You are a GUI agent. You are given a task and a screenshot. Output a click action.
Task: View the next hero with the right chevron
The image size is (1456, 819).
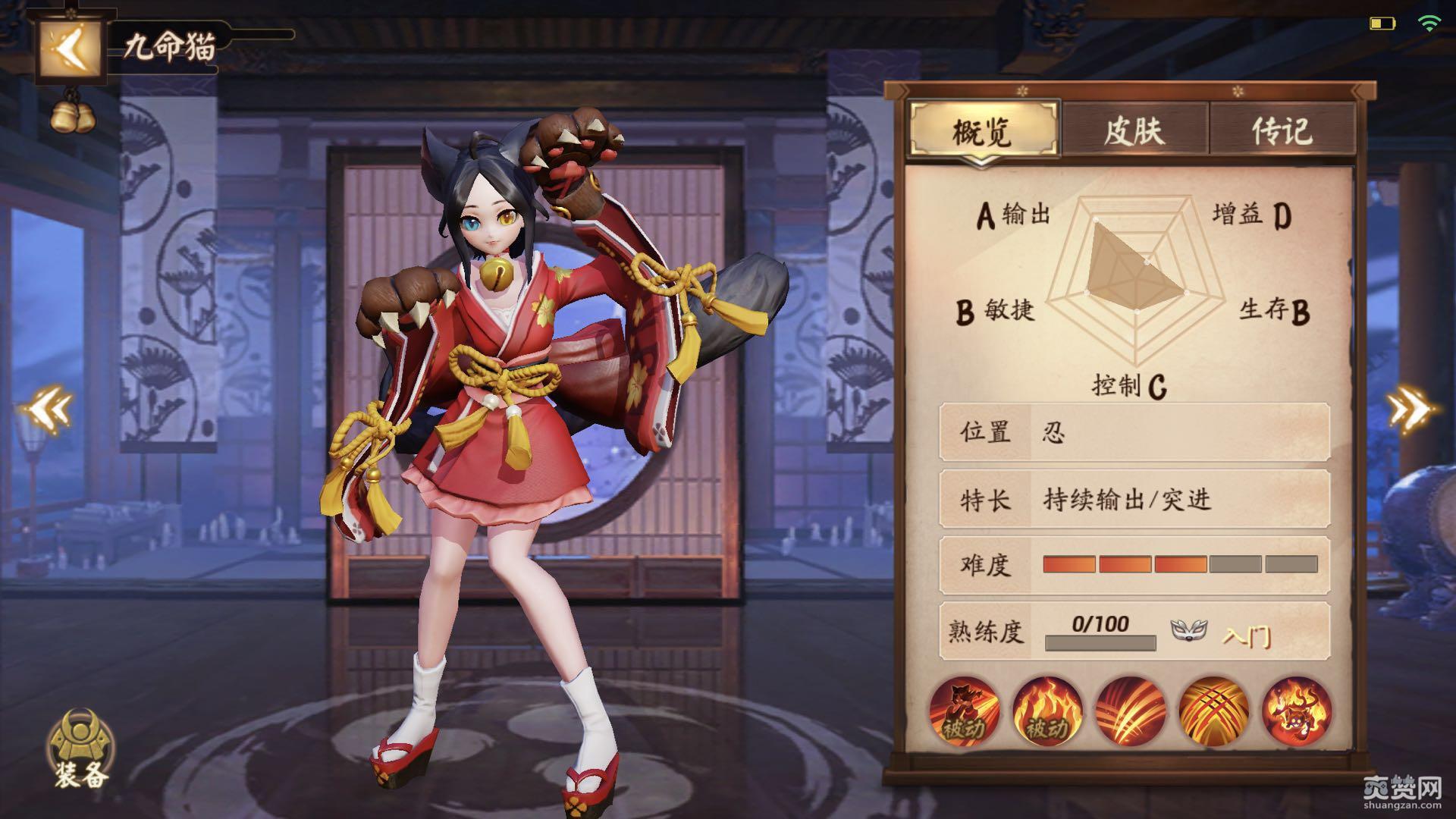click(x=1410, y=410)
